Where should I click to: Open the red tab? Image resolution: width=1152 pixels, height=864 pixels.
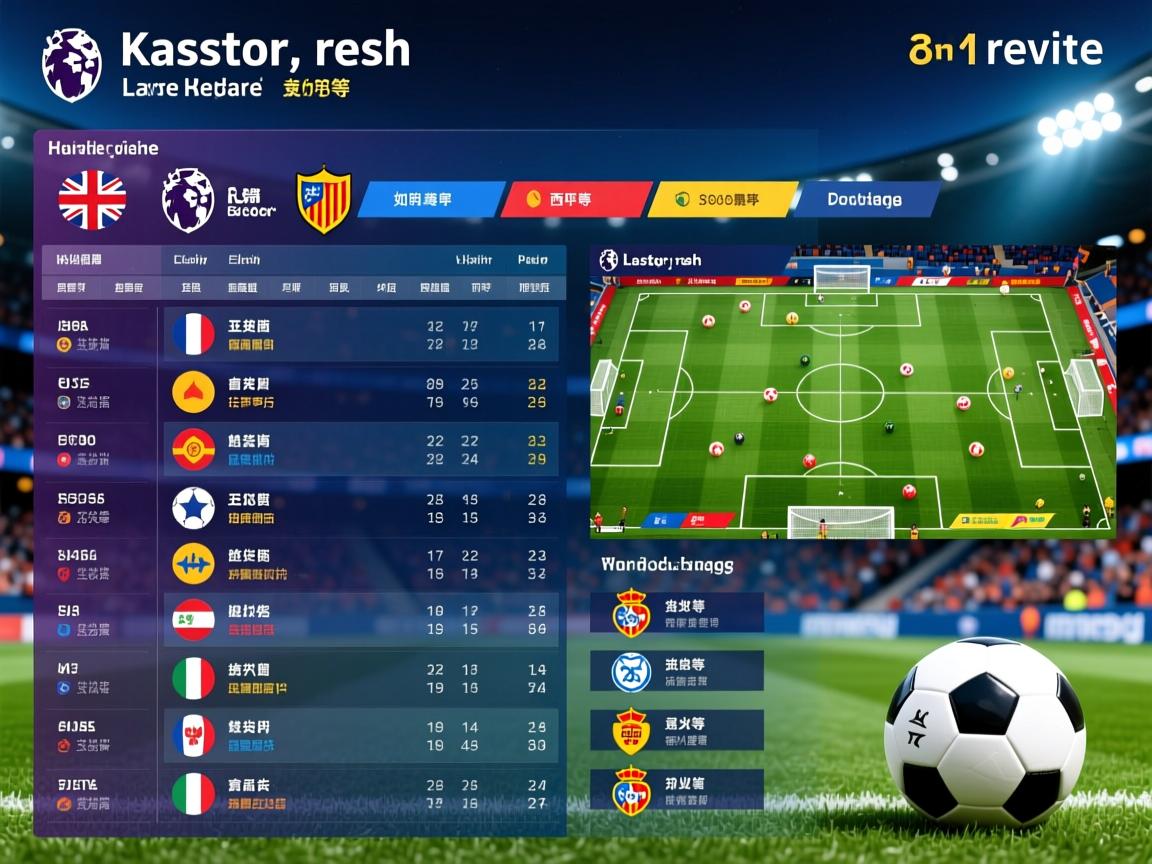click(574, 200)
